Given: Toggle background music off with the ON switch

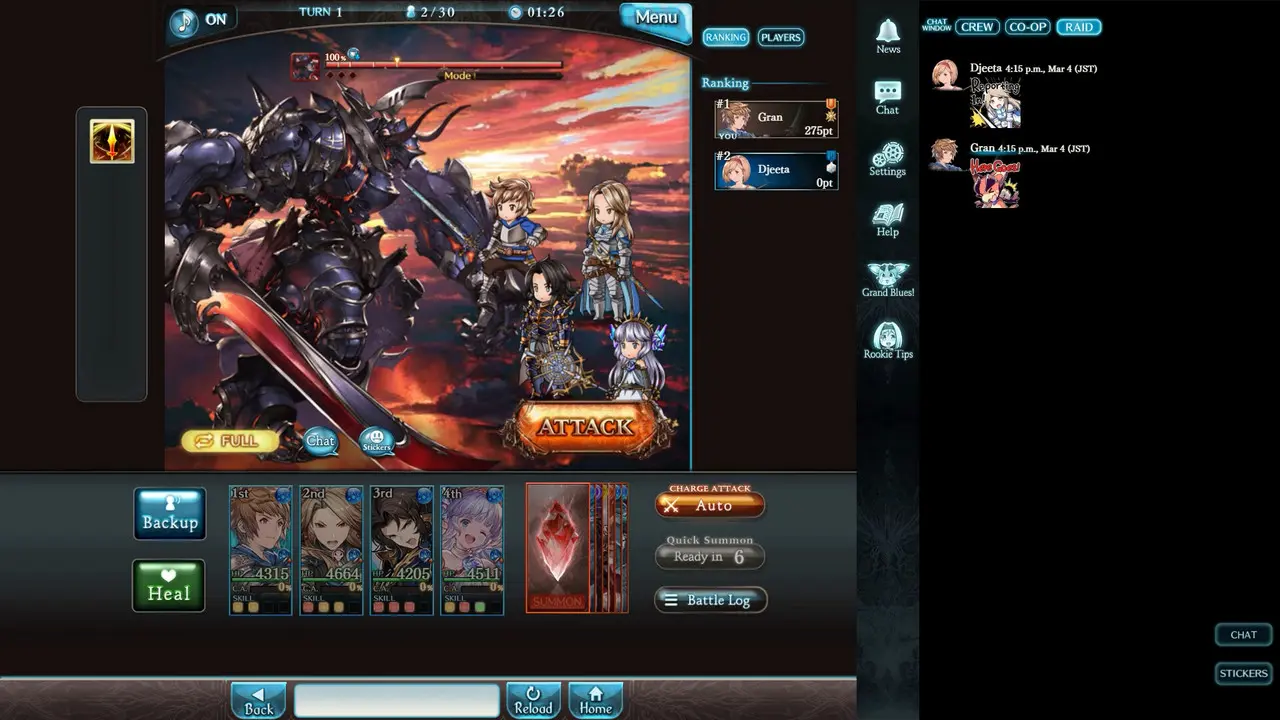Looking at the screenshot, I should pos(201,18).
